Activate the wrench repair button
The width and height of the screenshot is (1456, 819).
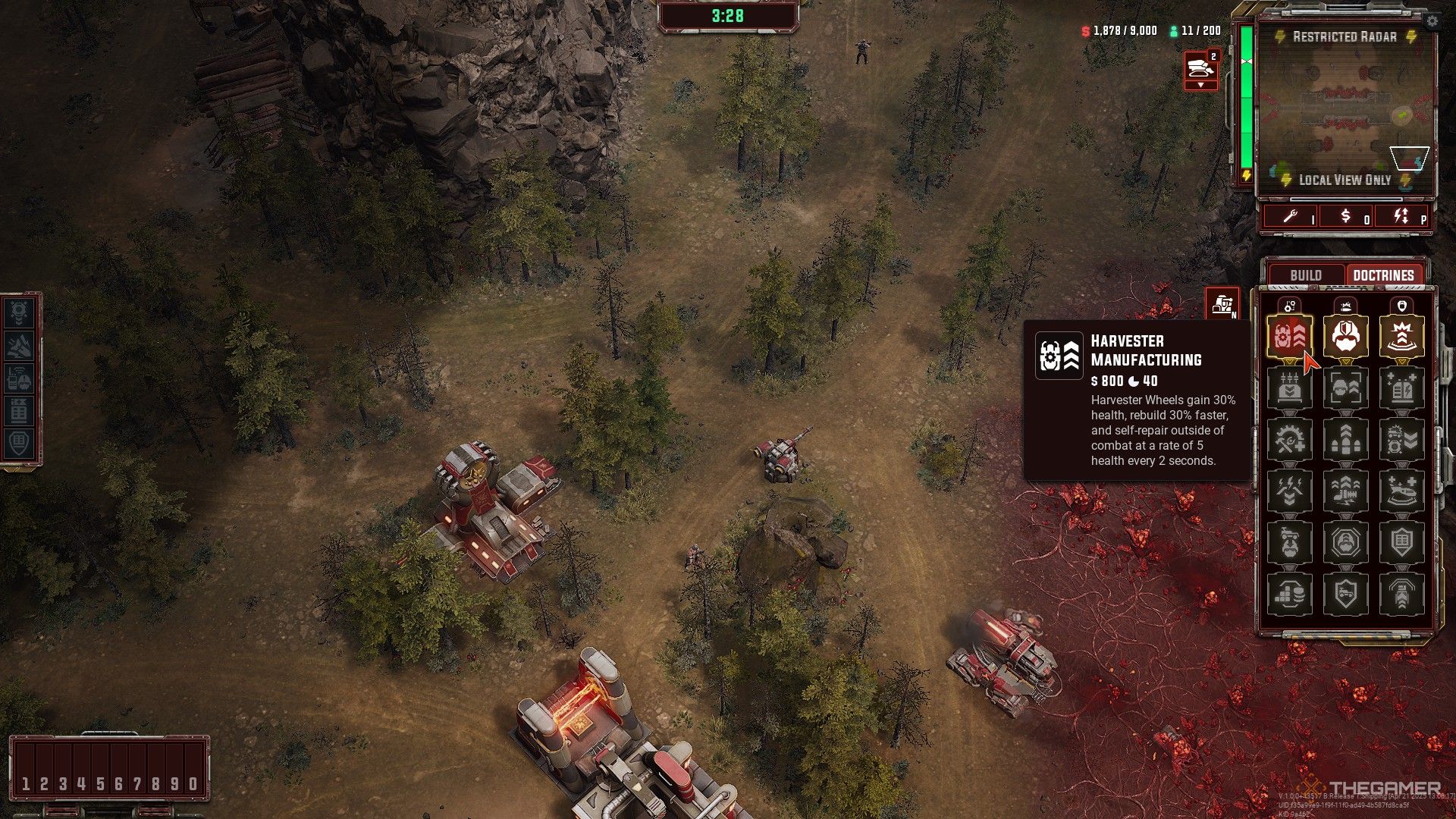(1291, 217)
